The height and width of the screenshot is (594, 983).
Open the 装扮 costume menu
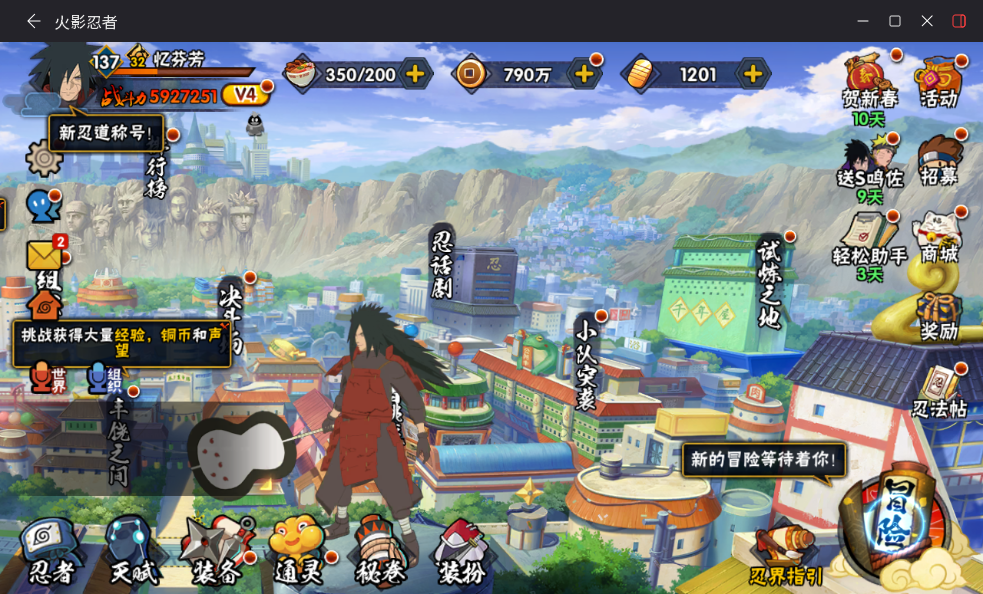coord(461,551)
